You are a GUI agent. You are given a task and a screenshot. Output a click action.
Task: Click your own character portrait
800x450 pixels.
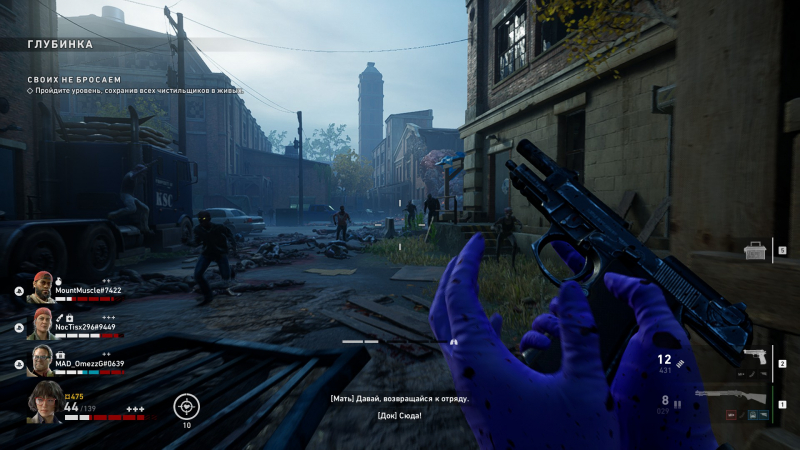click(x=44, y=402)
